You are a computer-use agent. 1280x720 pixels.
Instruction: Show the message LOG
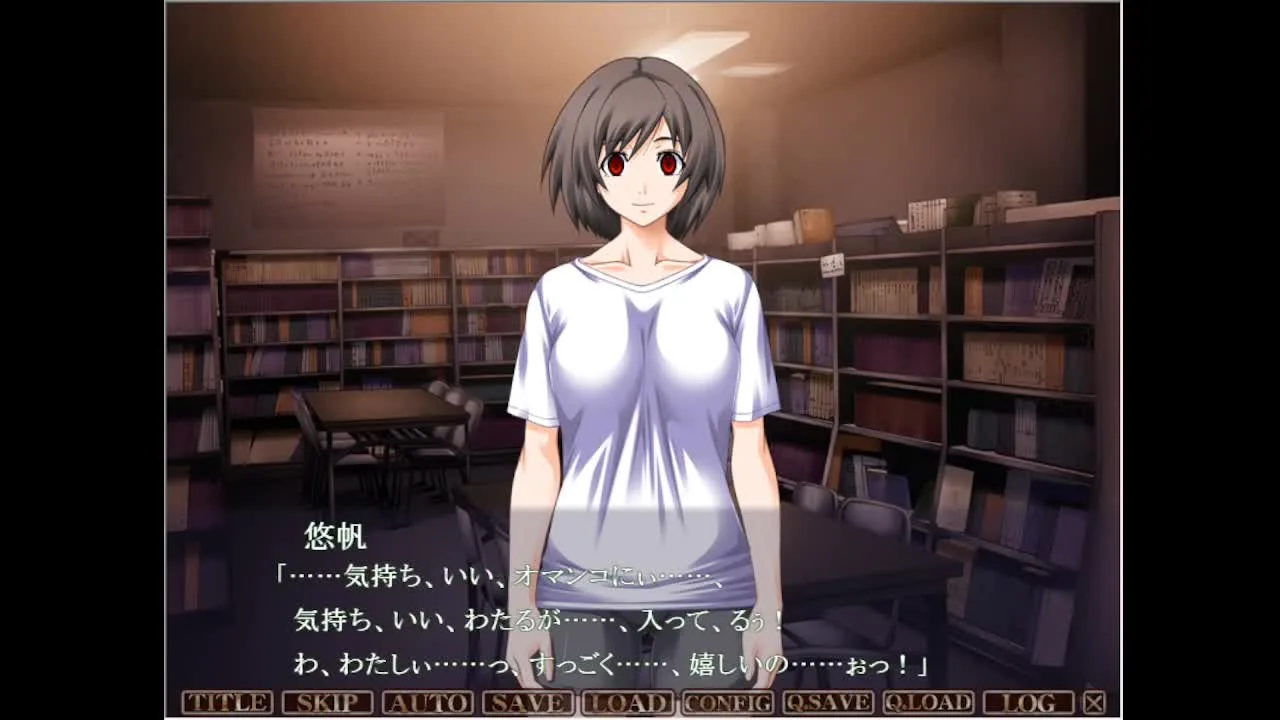click(x=1028, y=702)
